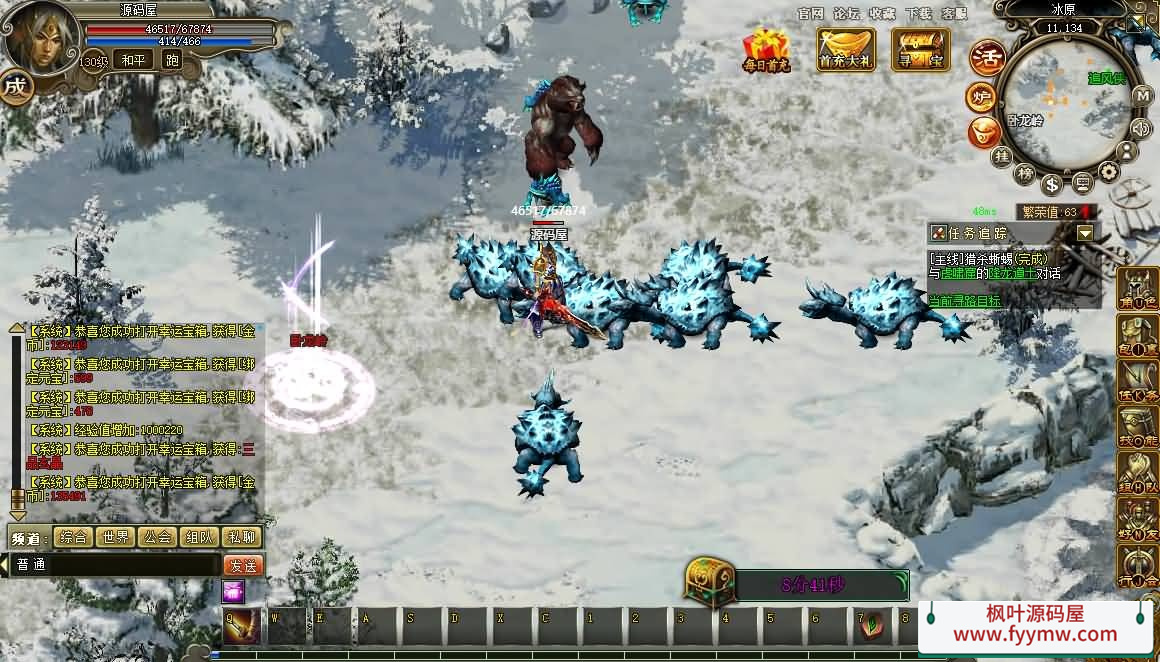Open the 榜 ranking button
Screen dimensions: 1160x662
click(1024, 173)
